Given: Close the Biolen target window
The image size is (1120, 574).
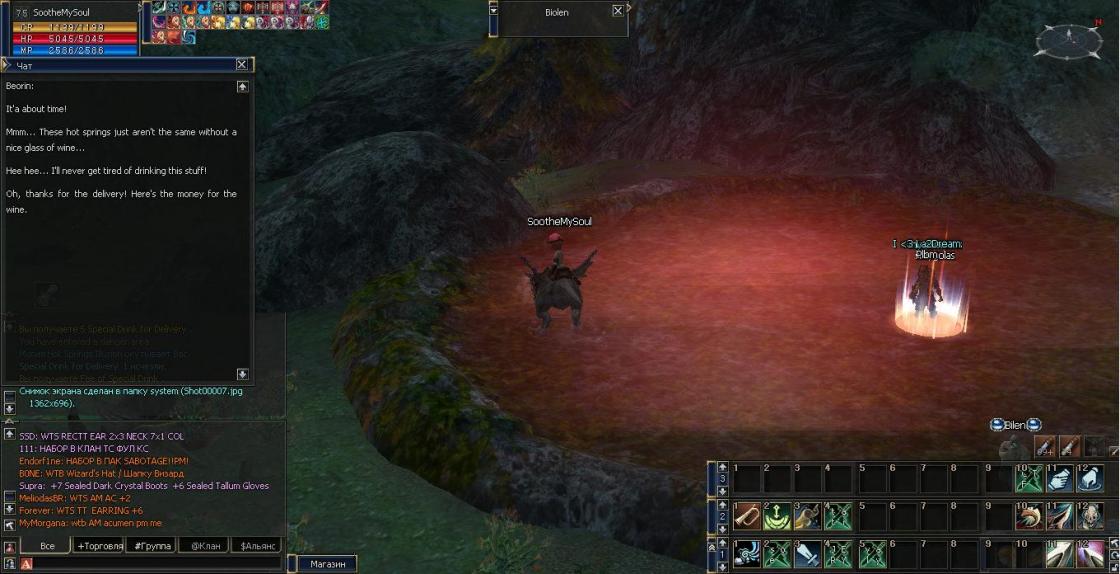Looking at the screenshot, I should coord(618,11).
